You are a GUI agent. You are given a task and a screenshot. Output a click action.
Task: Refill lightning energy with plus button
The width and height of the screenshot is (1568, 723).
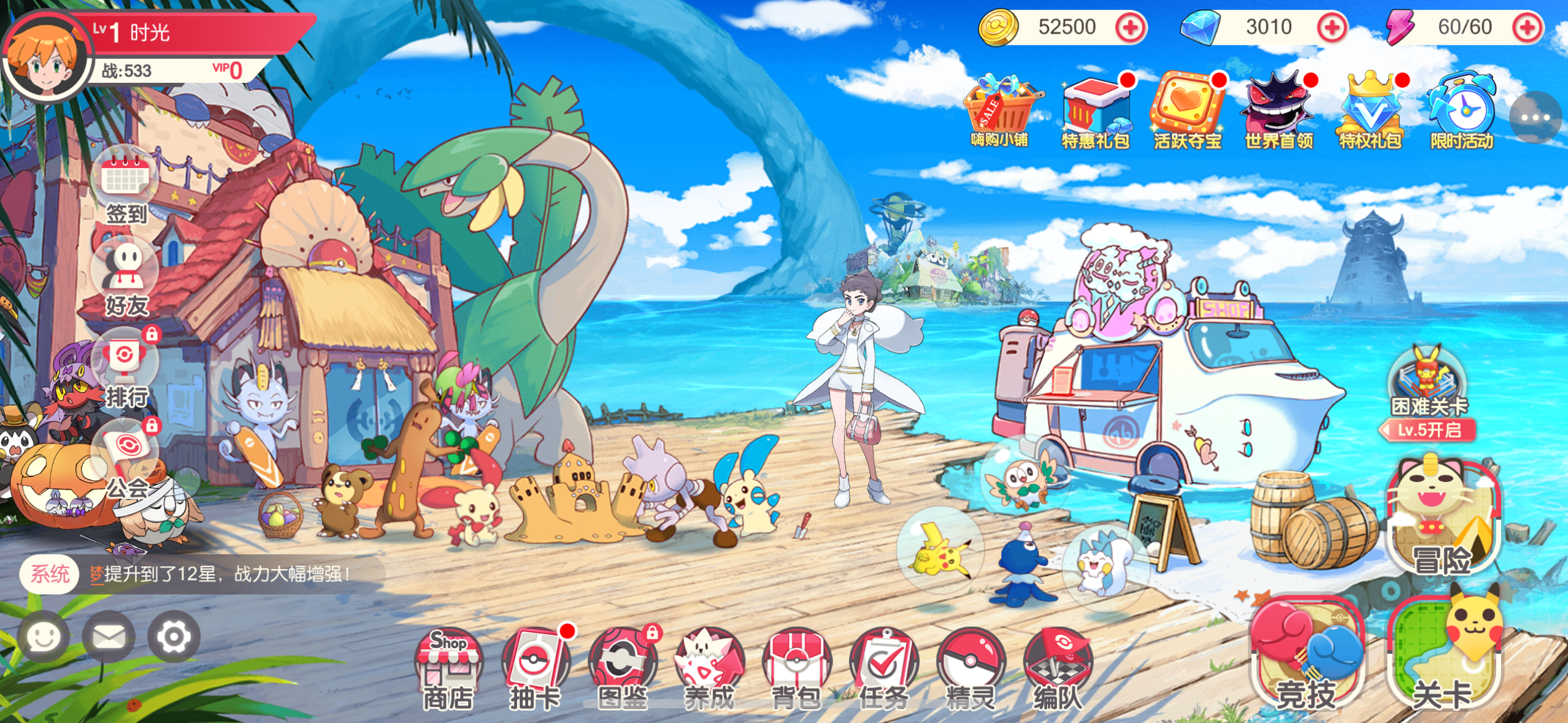pos(1528,28)
